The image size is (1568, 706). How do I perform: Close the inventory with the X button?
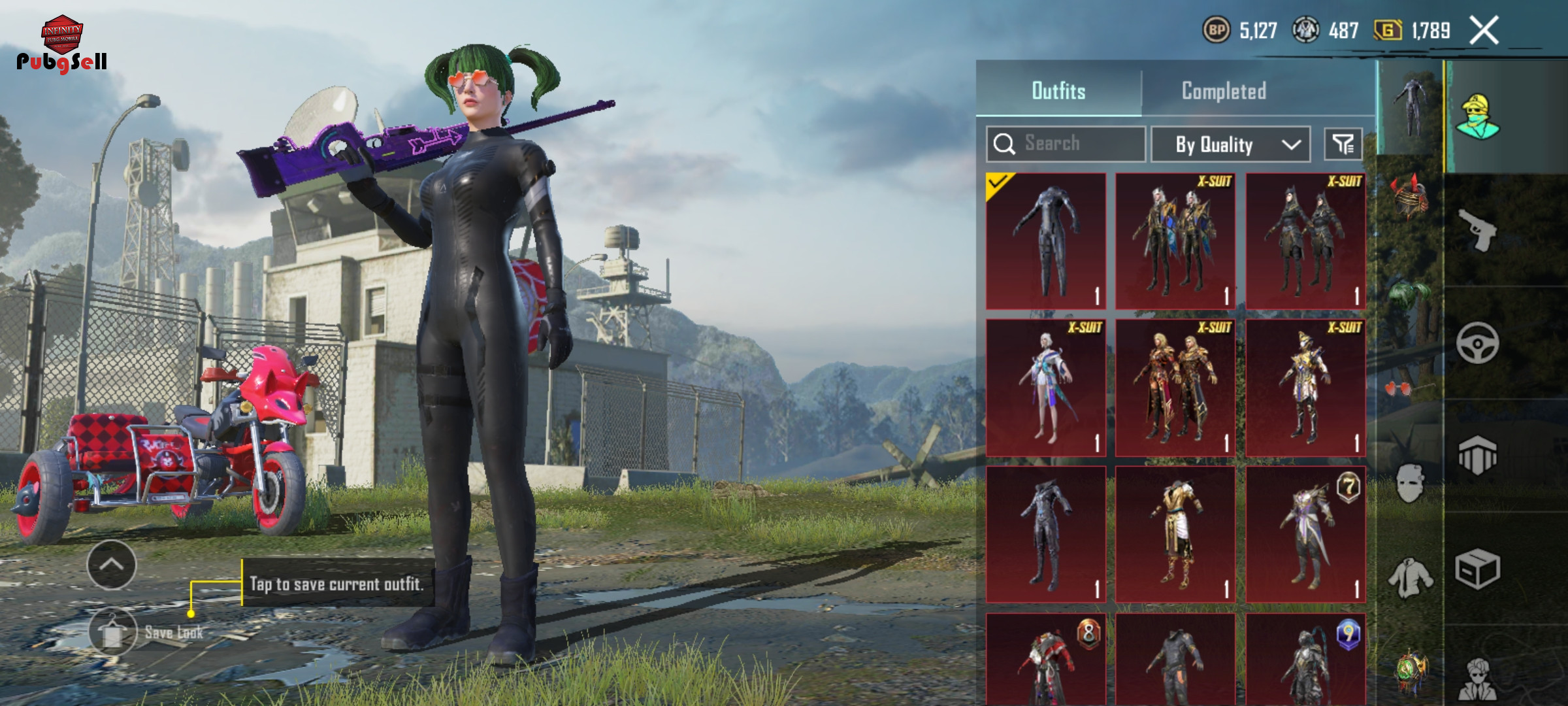(x=1484, y=31)
